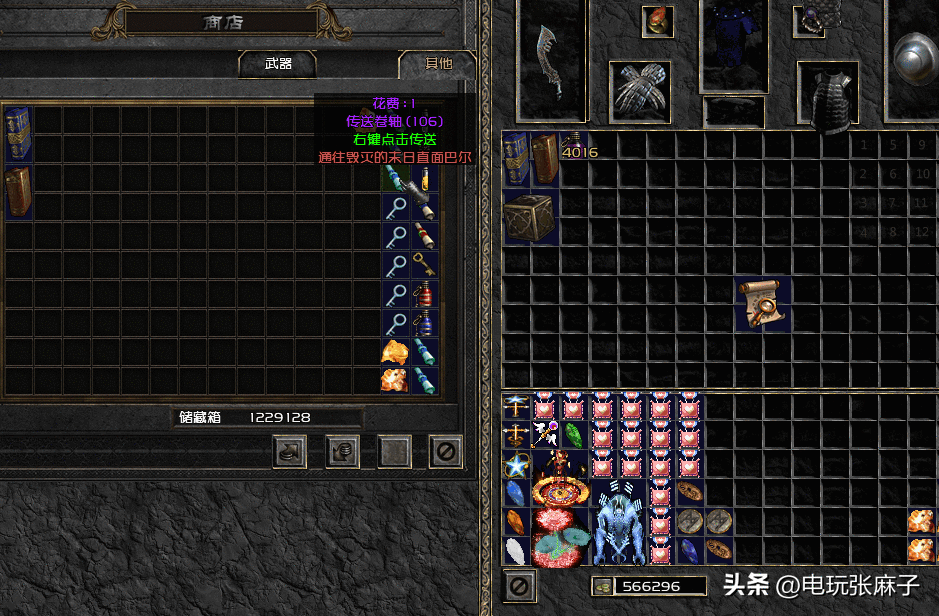Select the brown tome in the shop
The height and width of the screenshot is (616, 939).
(18, 191)
